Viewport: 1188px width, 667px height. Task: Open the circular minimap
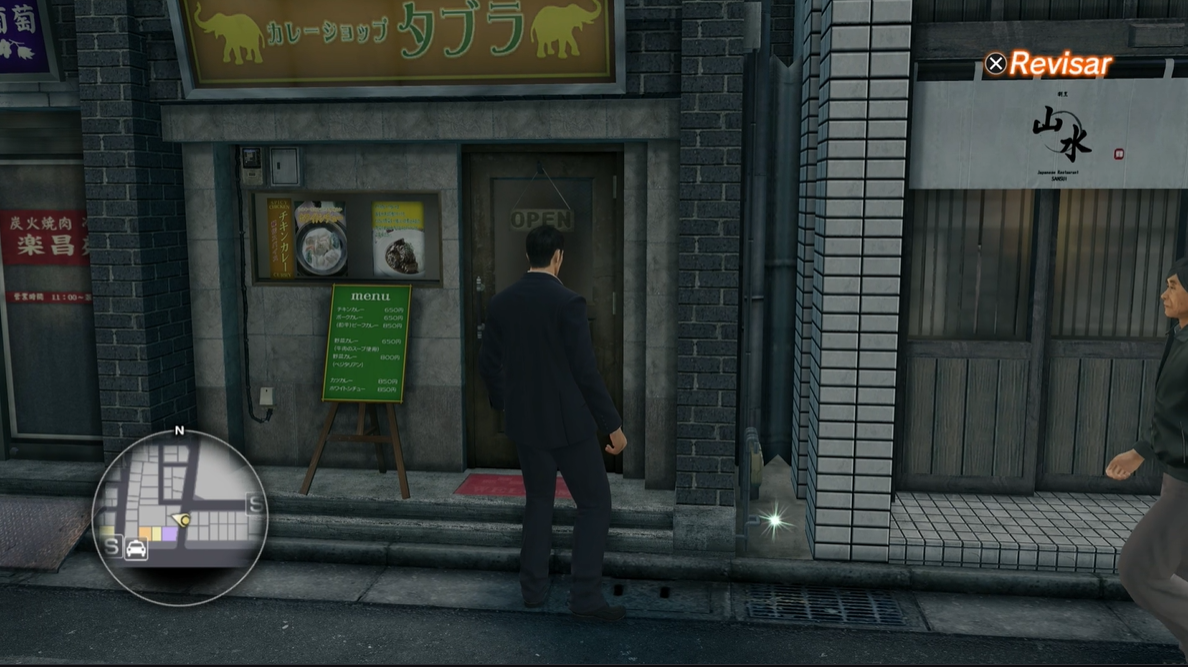point(180,516)
